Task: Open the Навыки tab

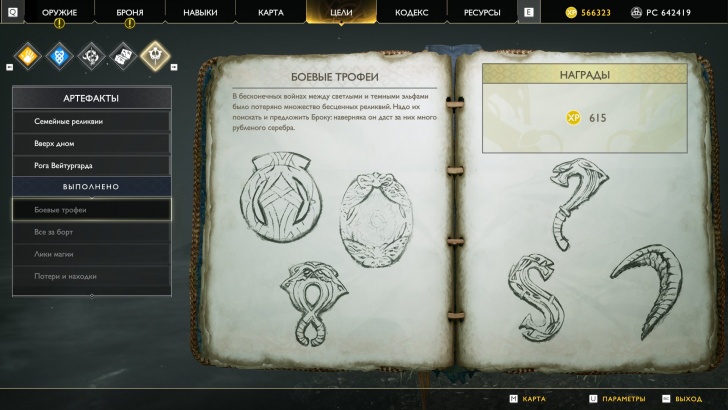Action: pos(200,12)
